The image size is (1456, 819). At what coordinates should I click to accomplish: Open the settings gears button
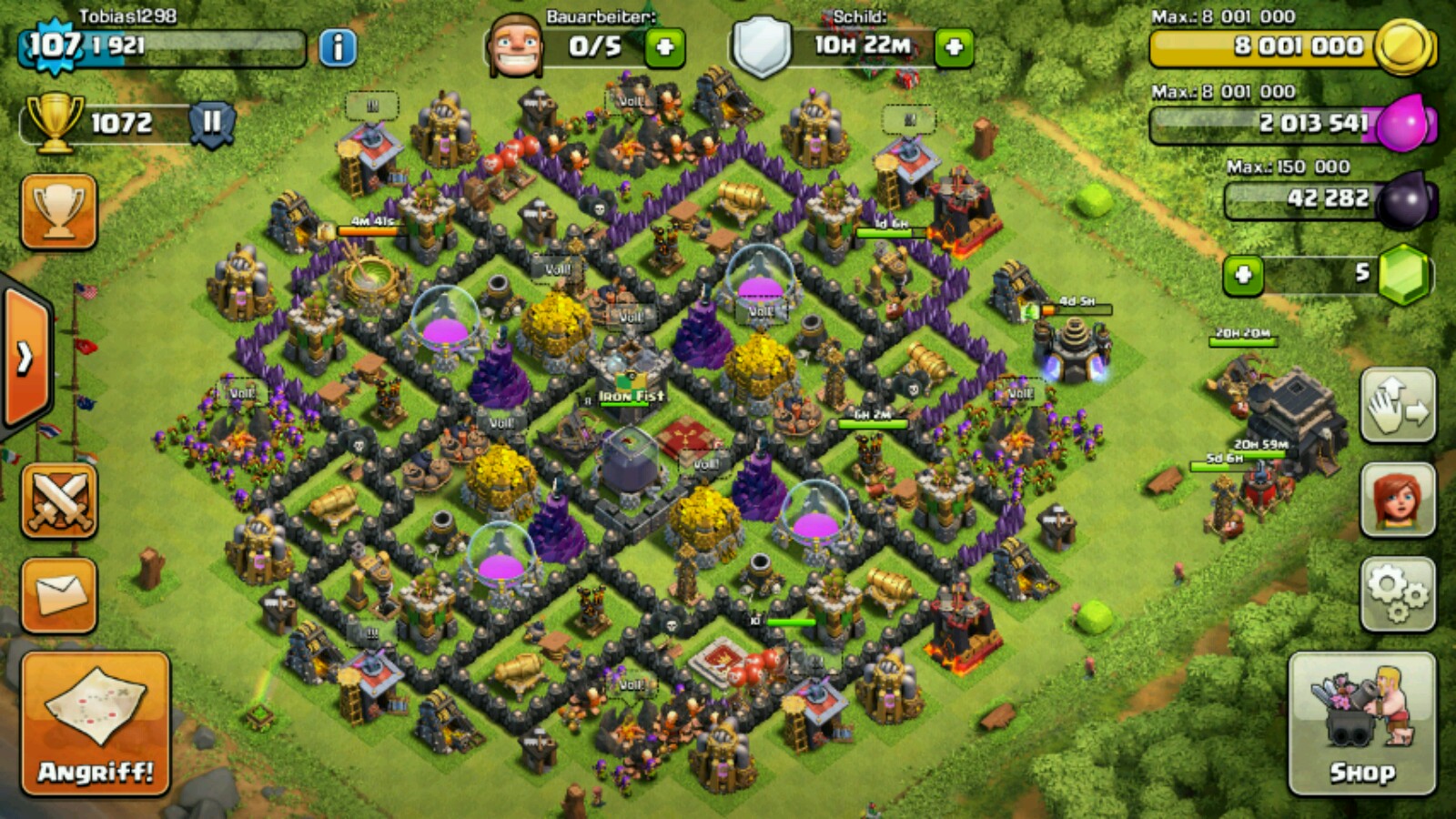coord(1398,594)
